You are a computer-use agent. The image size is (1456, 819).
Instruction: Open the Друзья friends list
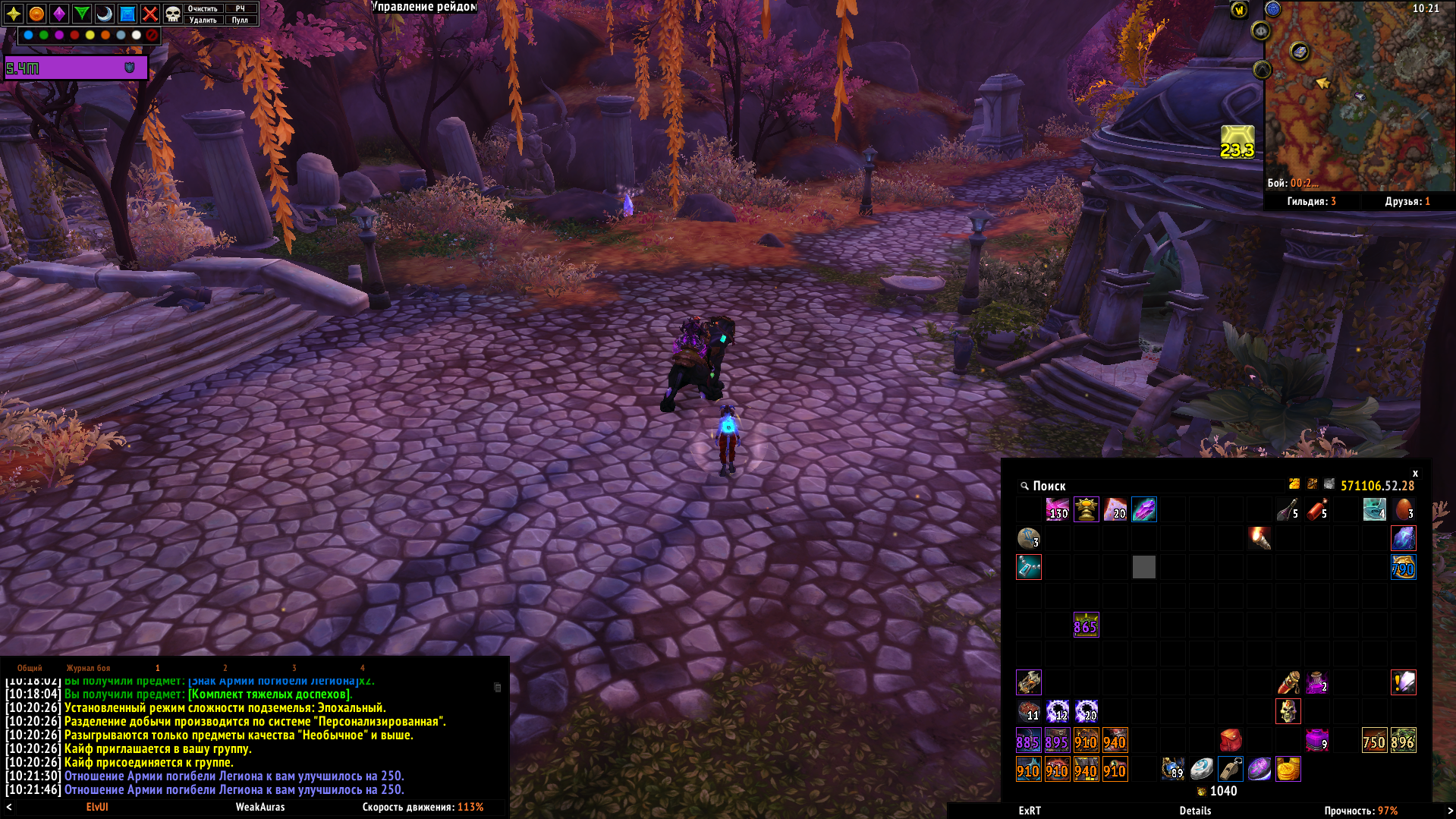[1407, 201]
